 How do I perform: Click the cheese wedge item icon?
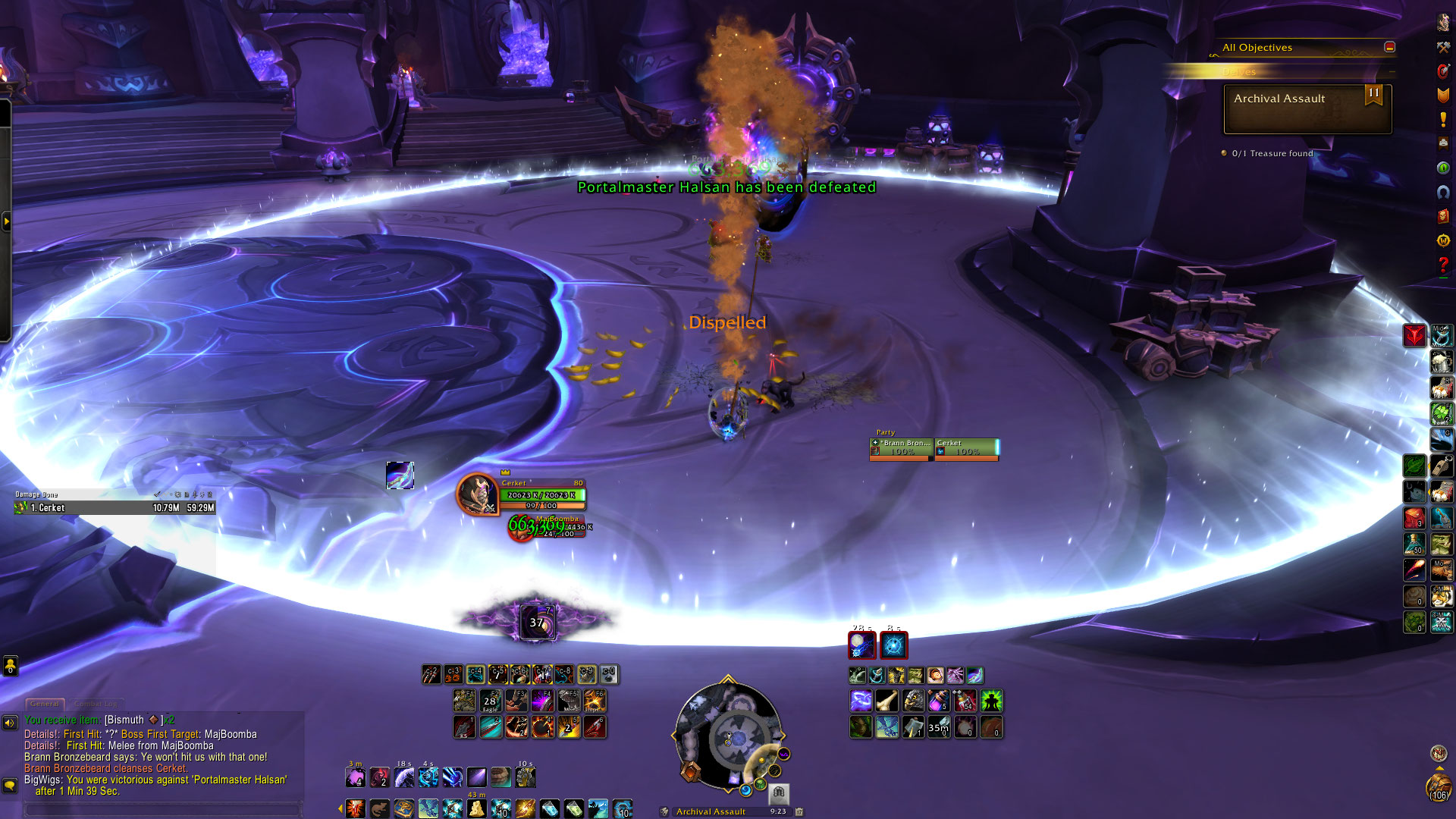[476, 808]
